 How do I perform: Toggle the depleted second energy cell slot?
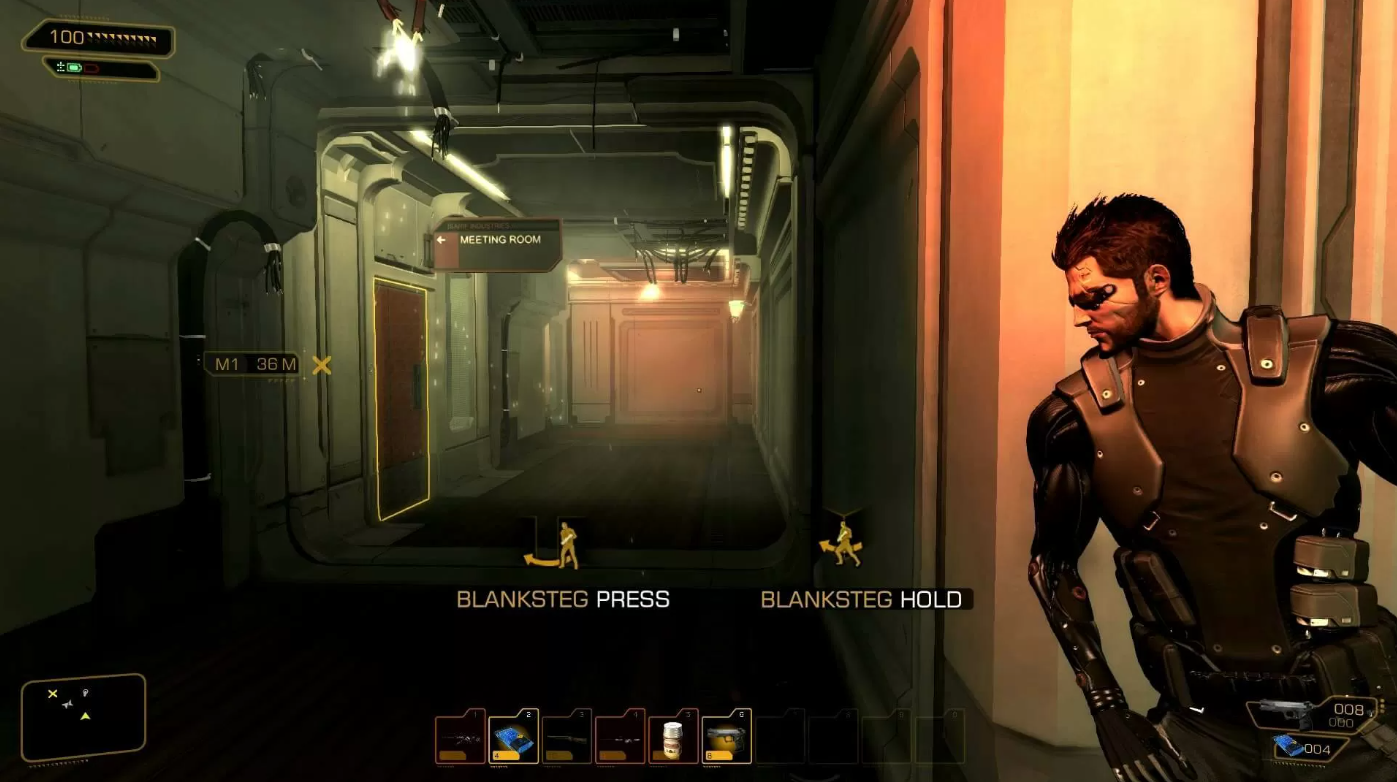click(91, 68)
